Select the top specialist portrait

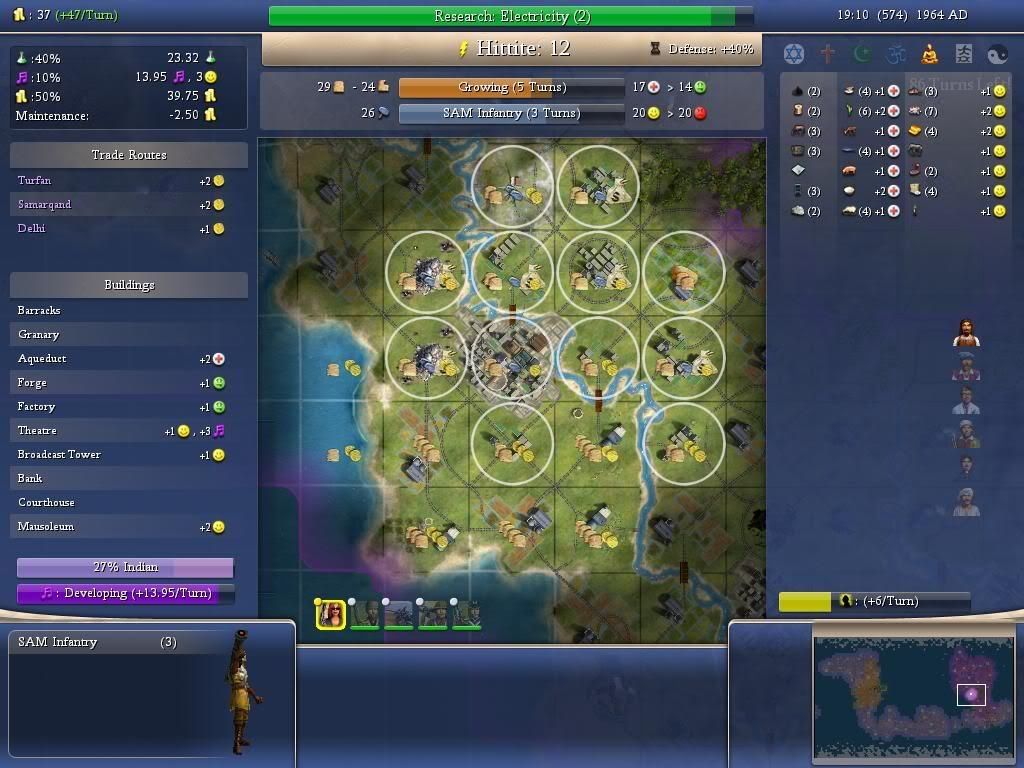[x=965, y=333]
